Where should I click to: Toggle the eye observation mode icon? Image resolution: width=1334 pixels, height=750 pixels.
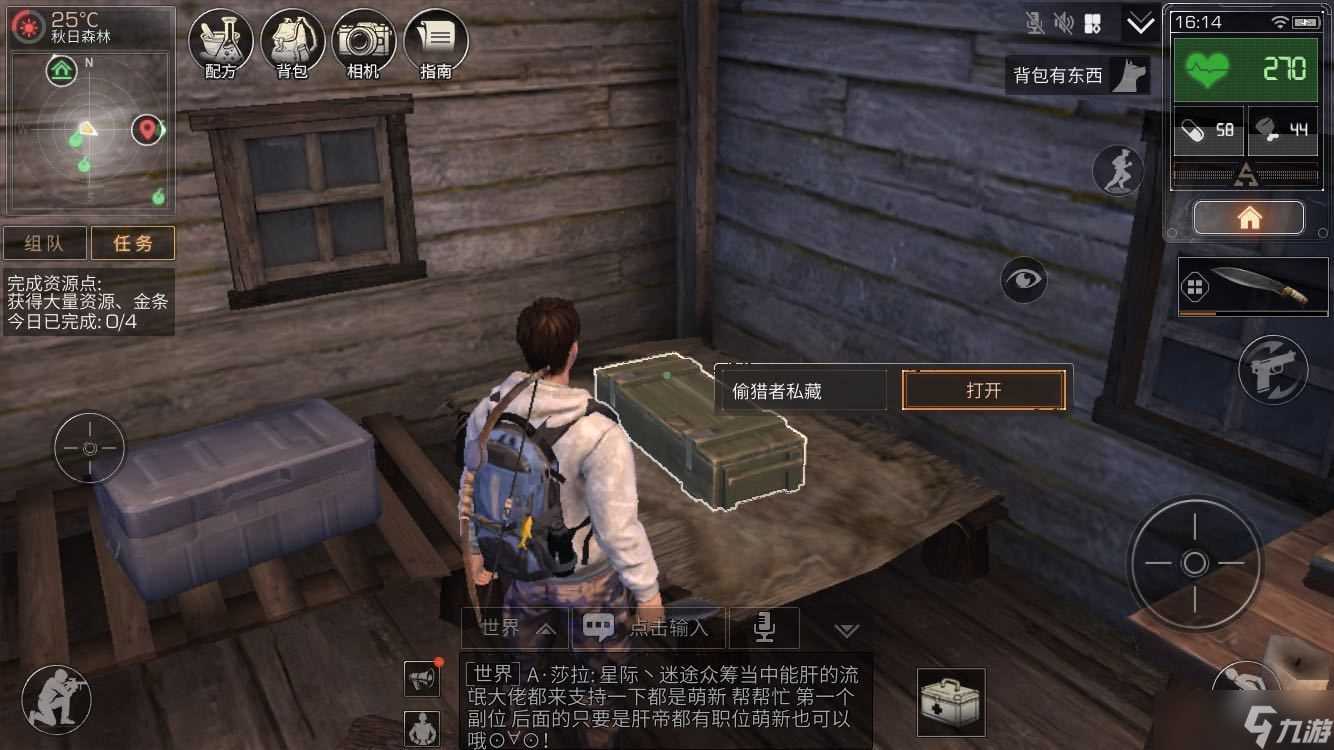(1022, 280)
